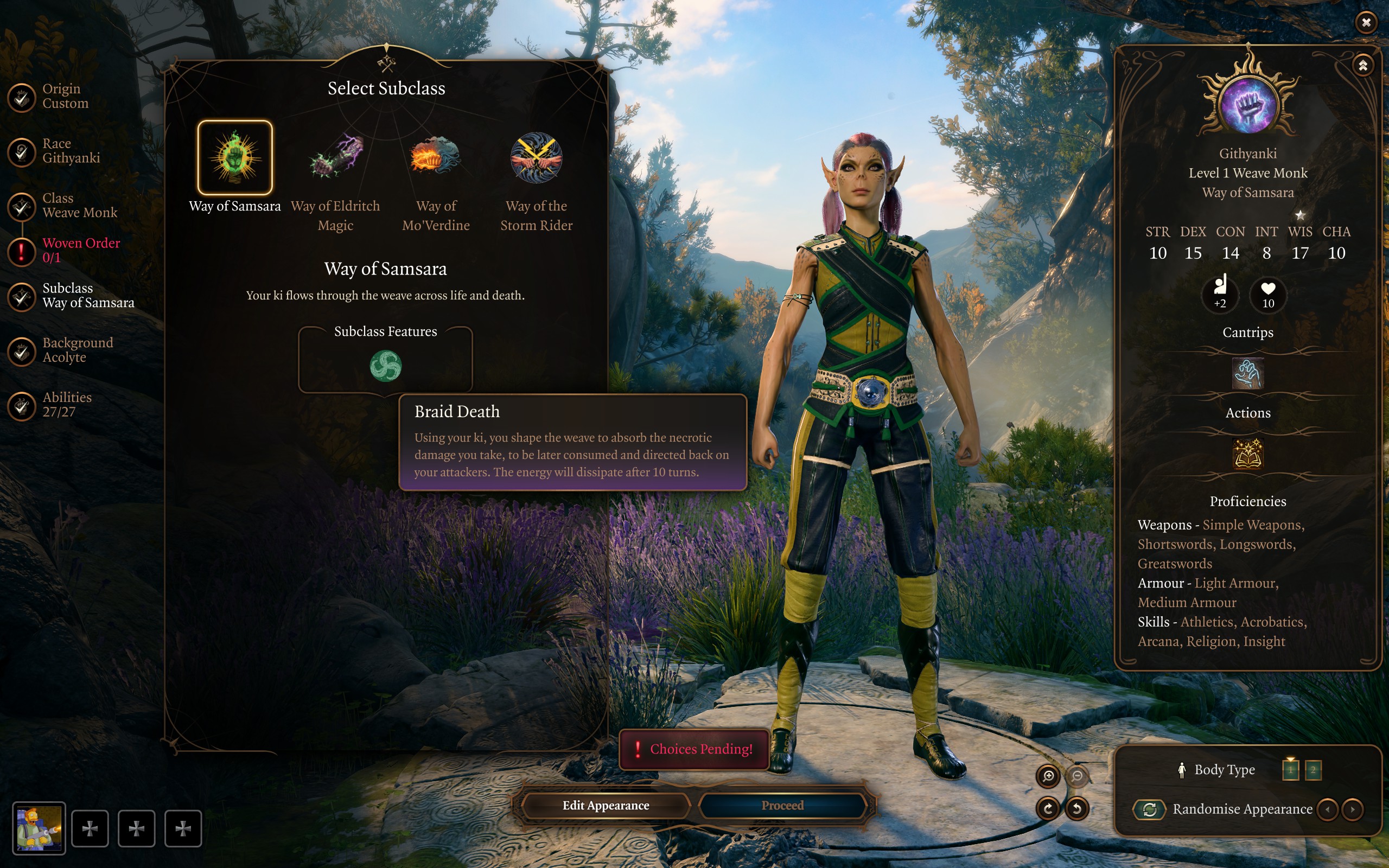The width and height of the screenshot is (1389, 868).
Task: Close the character creation screen
Action: click(1366, 22)
